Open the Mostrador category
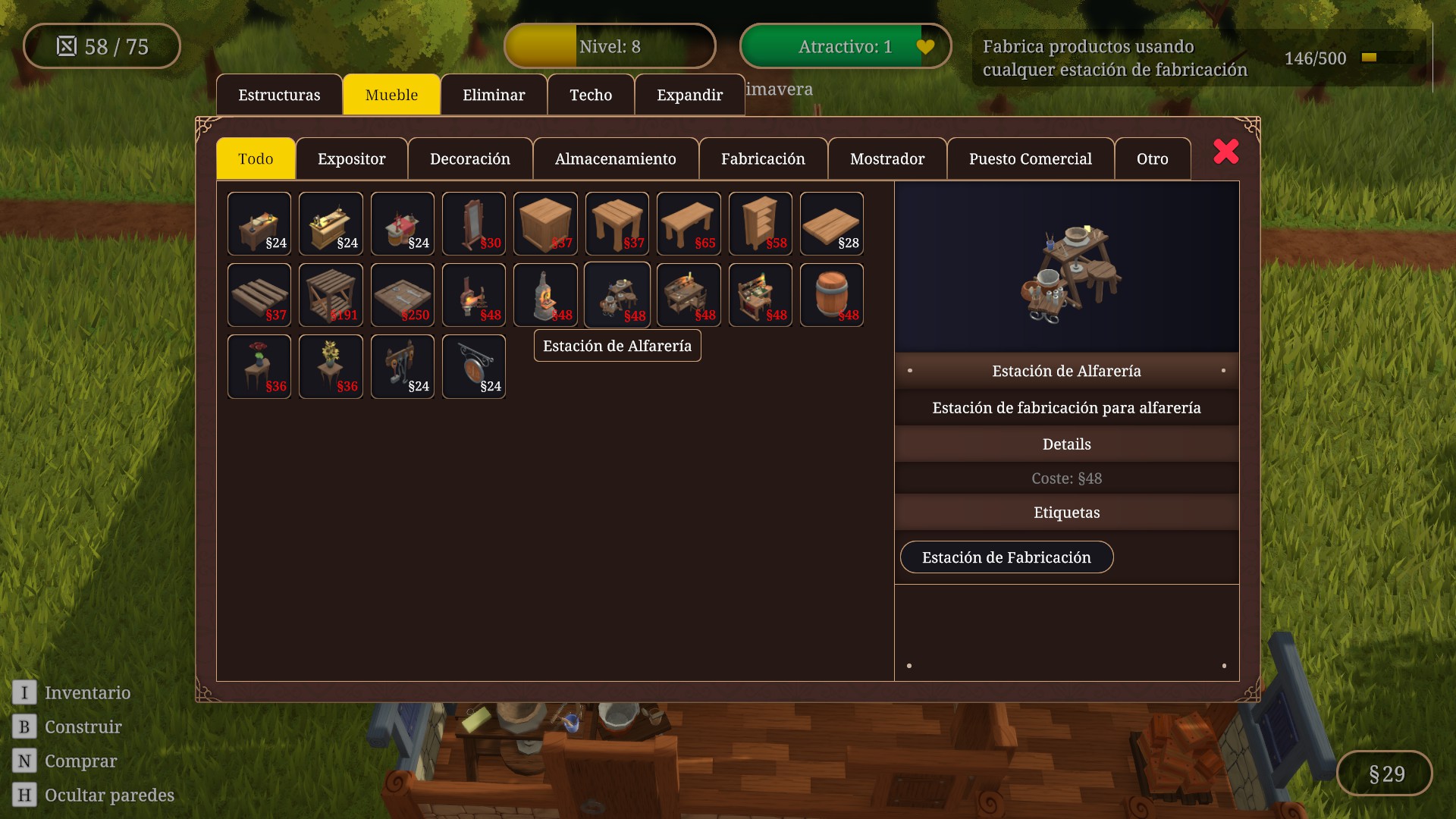This screenshot has height=819, width=1456. pyautogui.click(x=887, y=158)
